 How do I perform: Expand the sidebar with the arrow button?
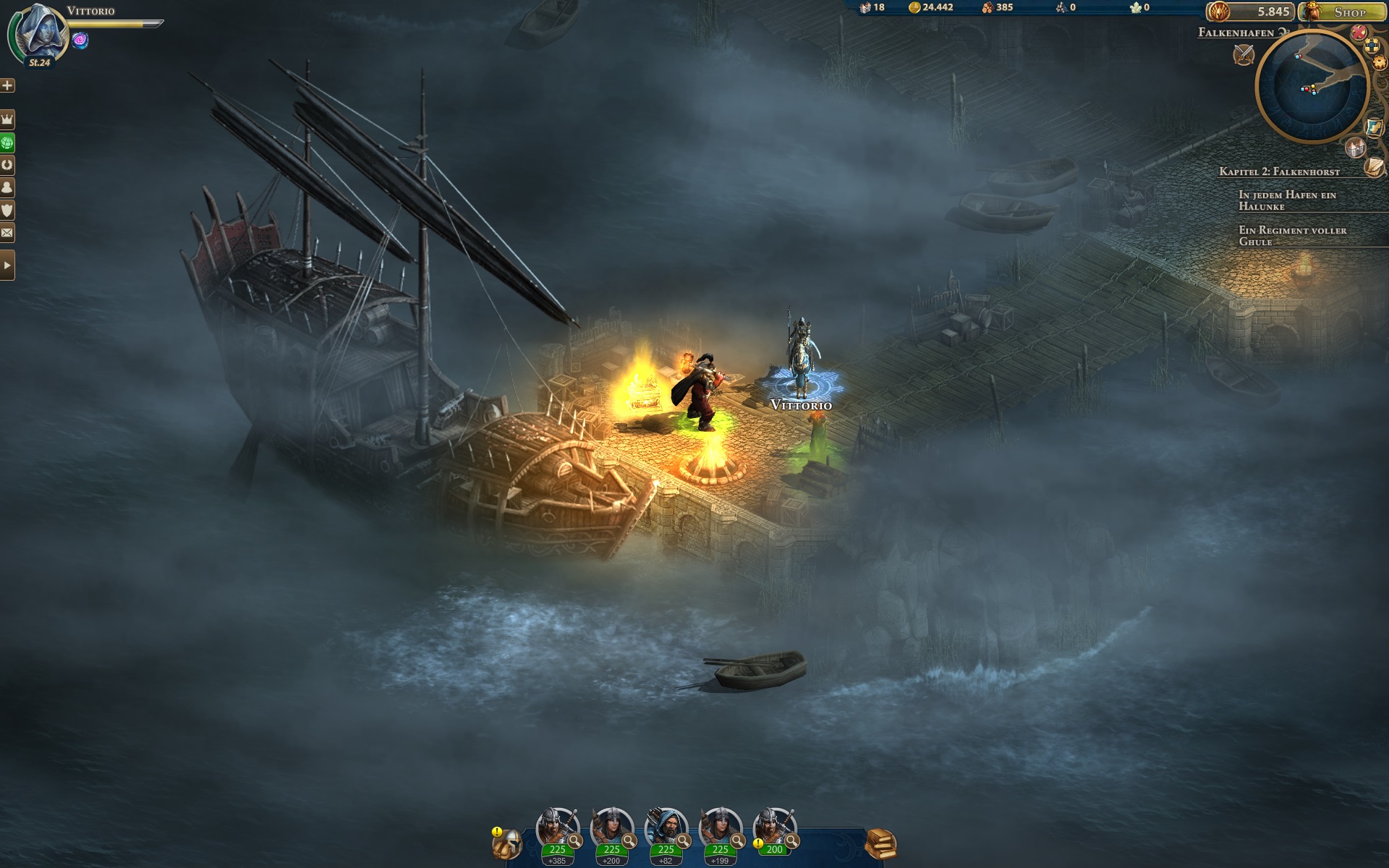[7, 265]
